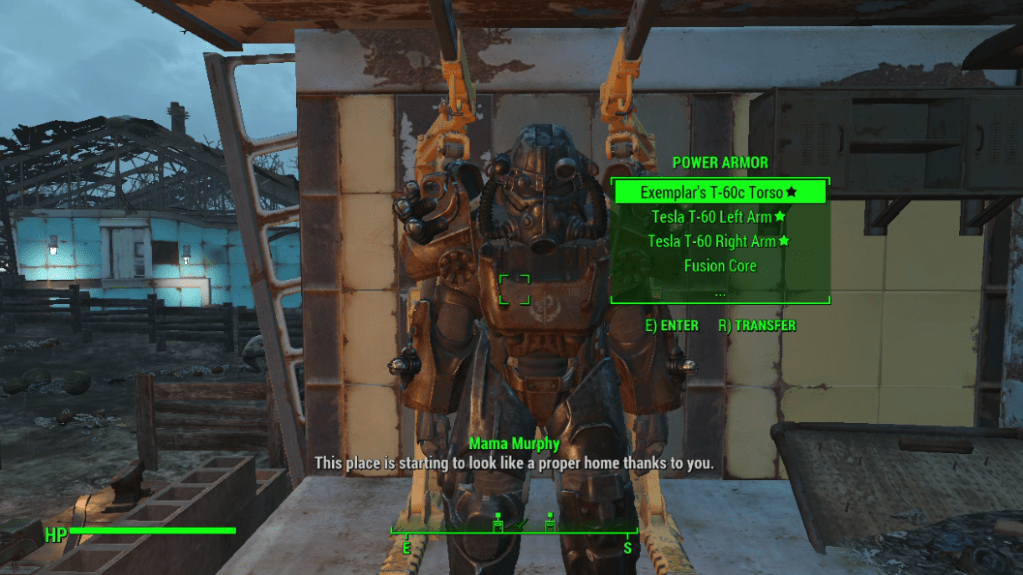The image size is (1023, 575).
Task: Select the Fusion Core entry
Action: tap(719, 266)
